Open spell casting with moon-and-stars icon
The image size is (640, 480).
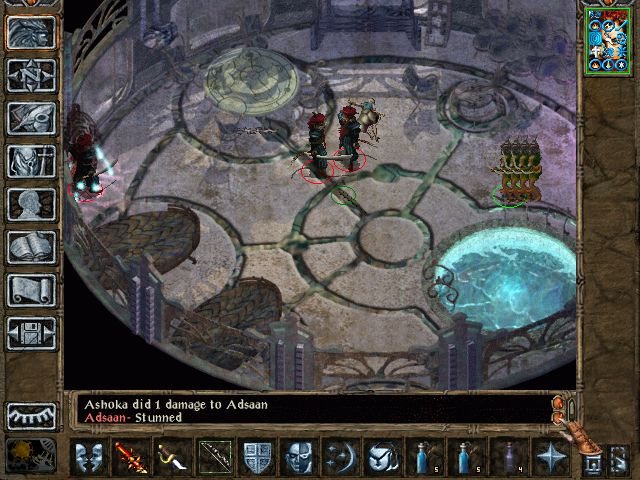click(x=340, y=458)
